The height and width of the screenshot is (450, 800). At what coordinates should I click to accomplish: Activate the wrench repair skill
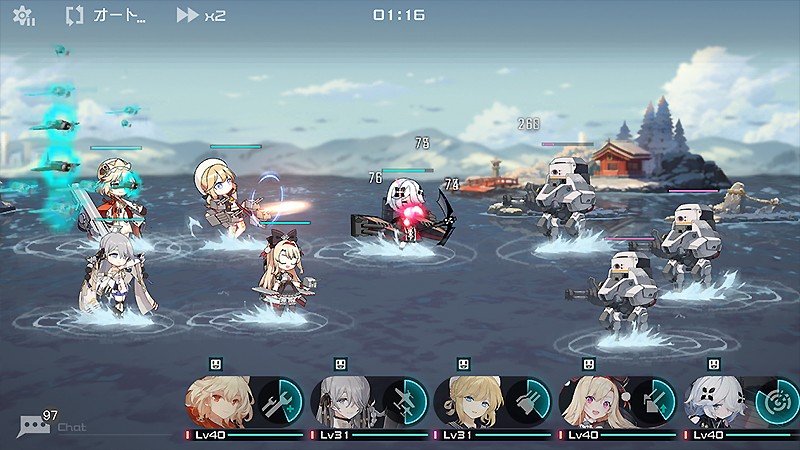(x=278, y=402)
